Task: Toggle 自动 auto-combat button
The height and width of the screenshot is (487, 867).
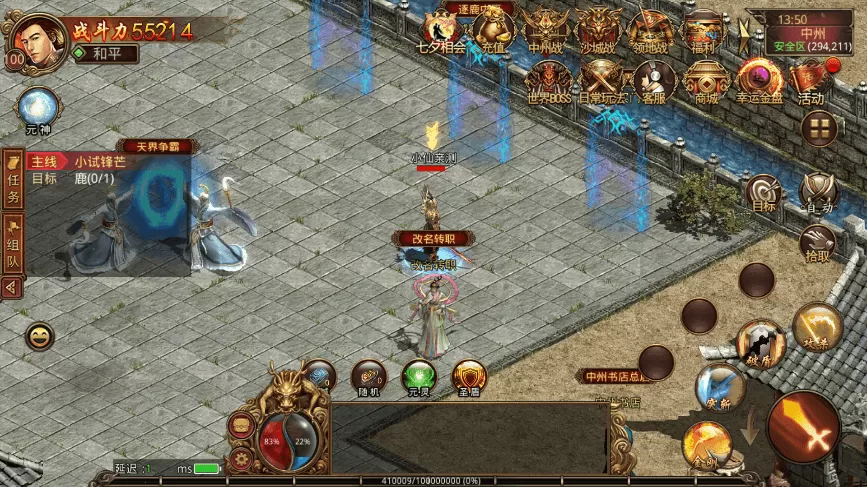Action: coord(818,192)
